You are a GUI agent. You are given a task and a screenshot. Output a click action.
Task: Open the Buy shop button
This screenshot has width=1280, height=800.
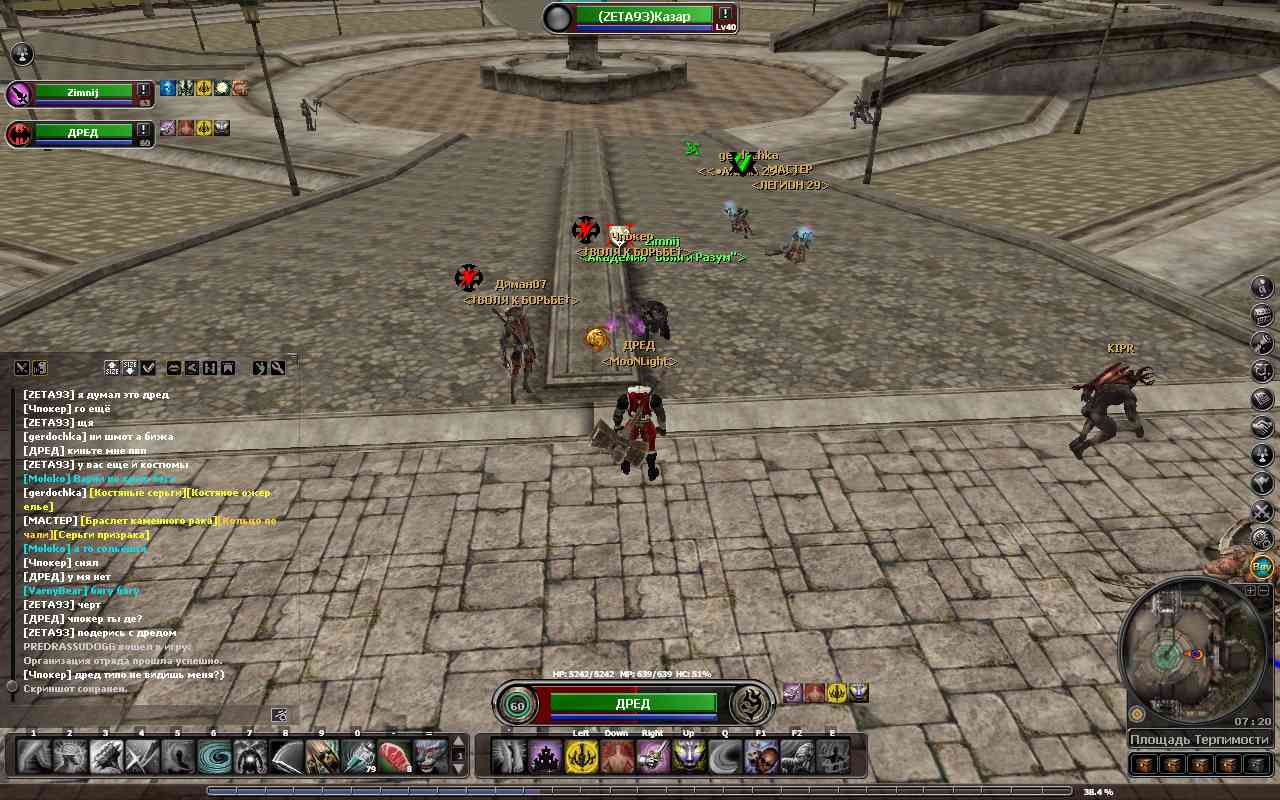[1262, 567]
